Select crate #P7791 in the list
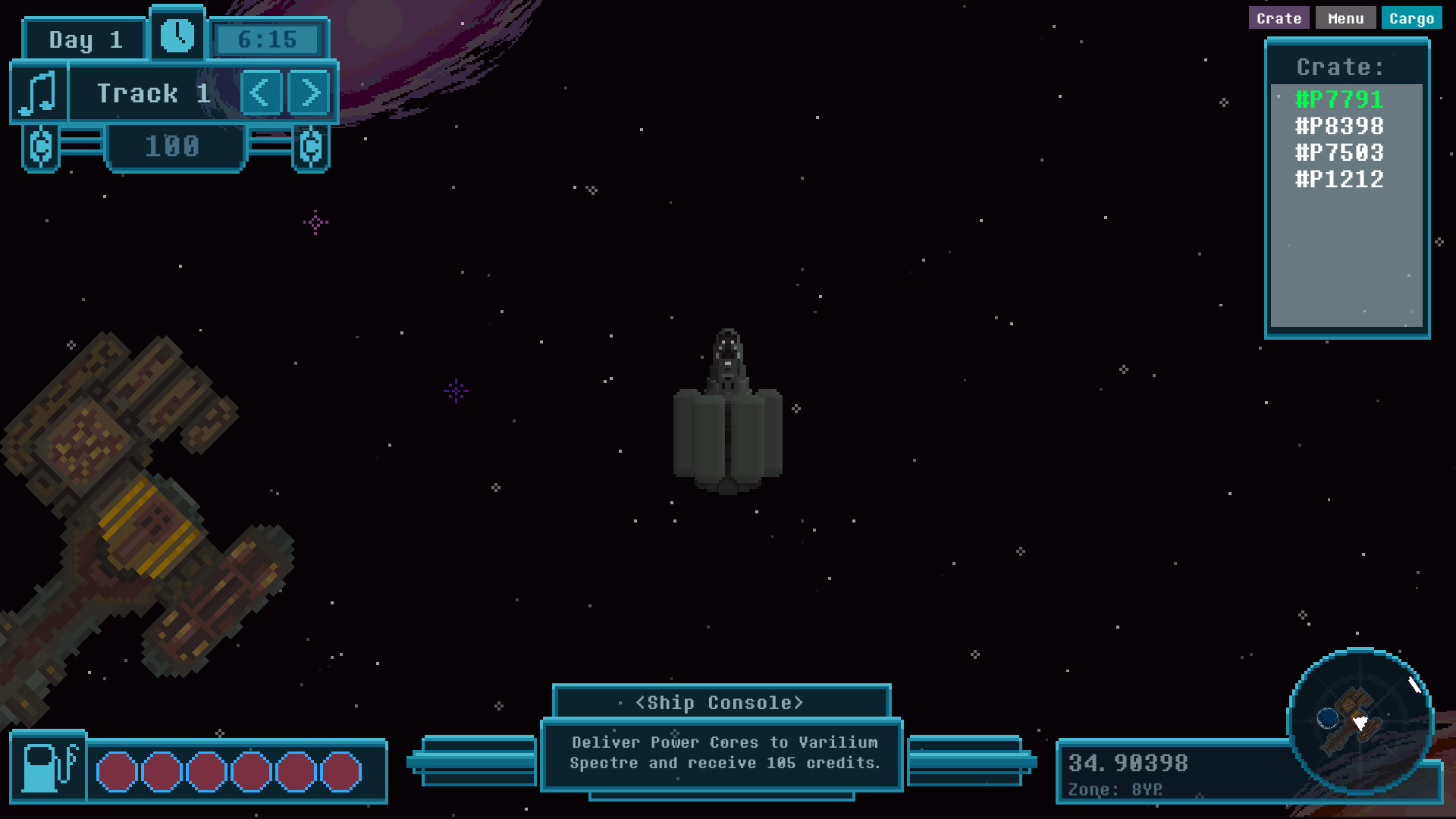The width and height of the screenshot is (1456, 819). tap(1339, 99)
